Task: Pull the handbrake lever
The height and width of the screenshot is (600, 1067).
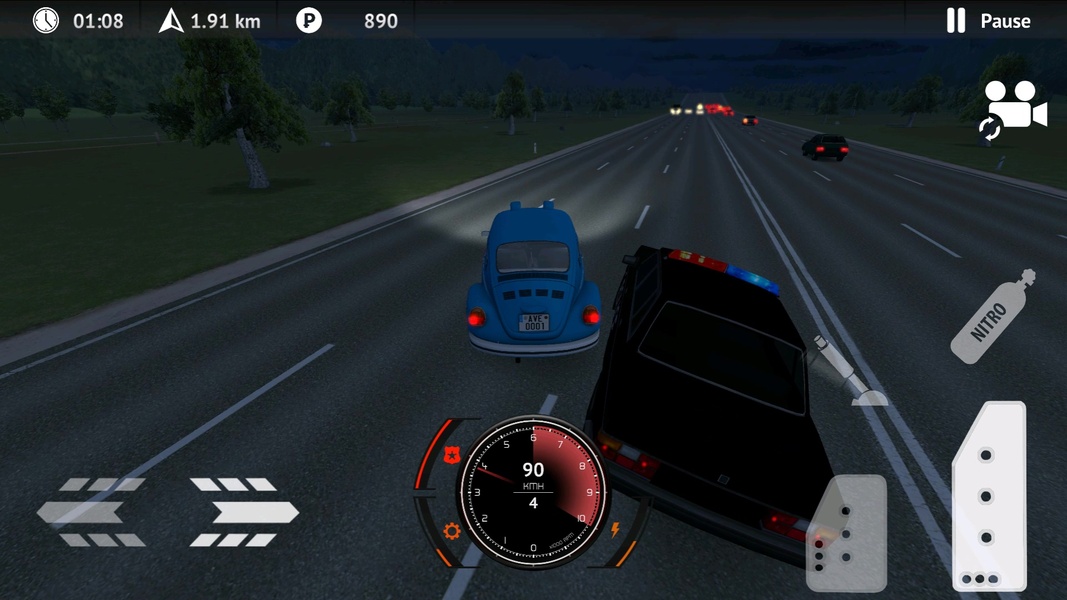Action: coord(847,371)
